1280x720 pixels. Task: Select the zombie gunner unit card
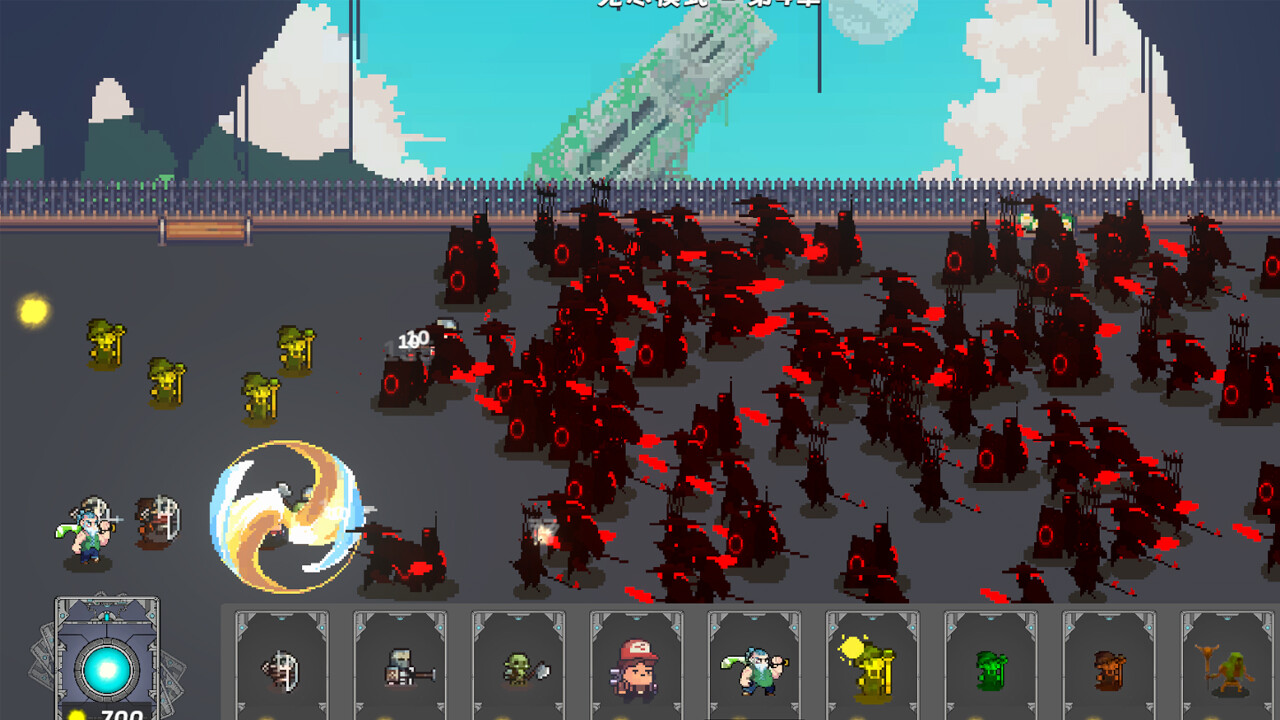click(400, 668)
